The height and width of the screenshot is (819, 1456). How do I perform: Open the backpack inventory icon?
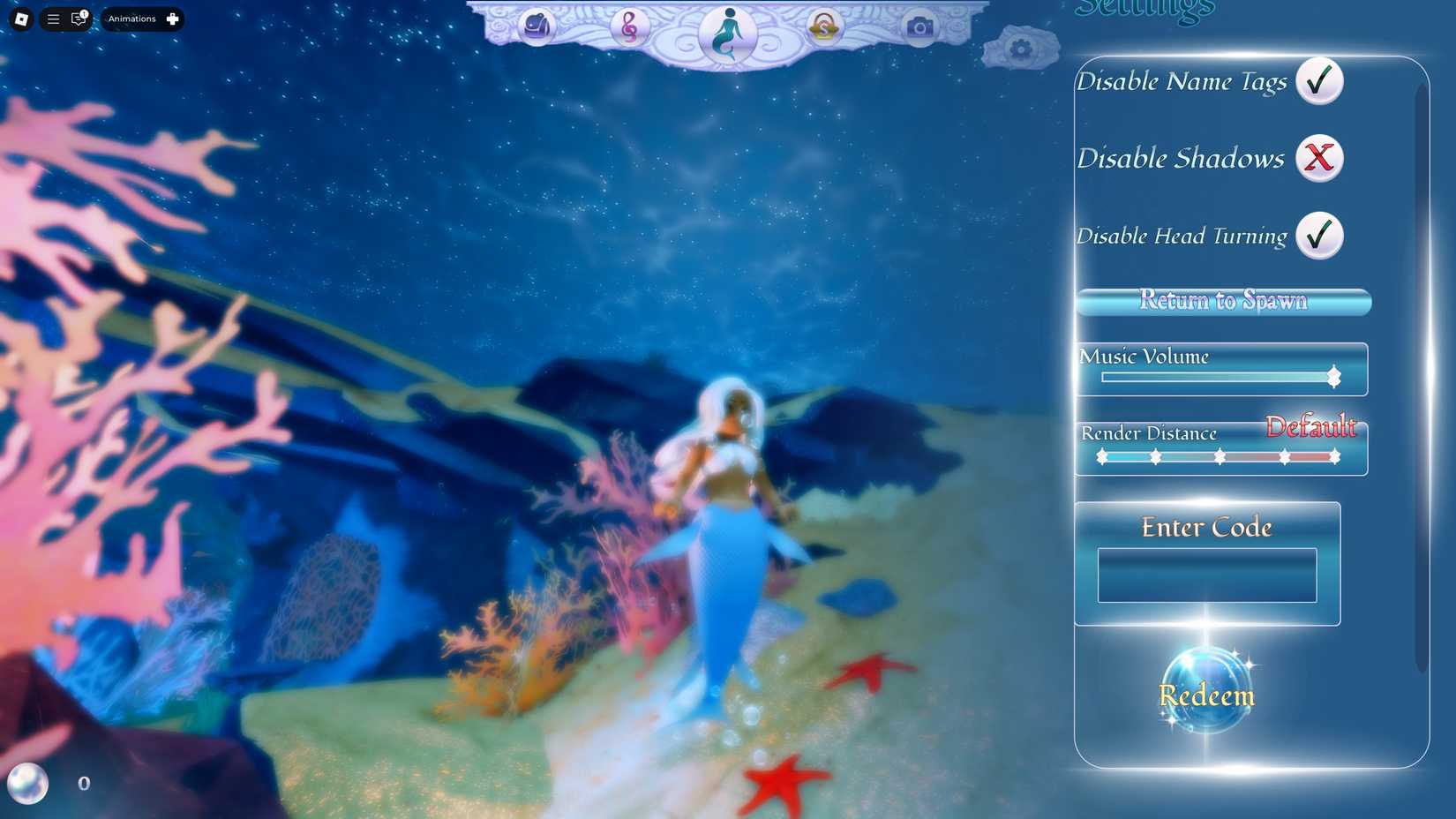tap(537, 27)
